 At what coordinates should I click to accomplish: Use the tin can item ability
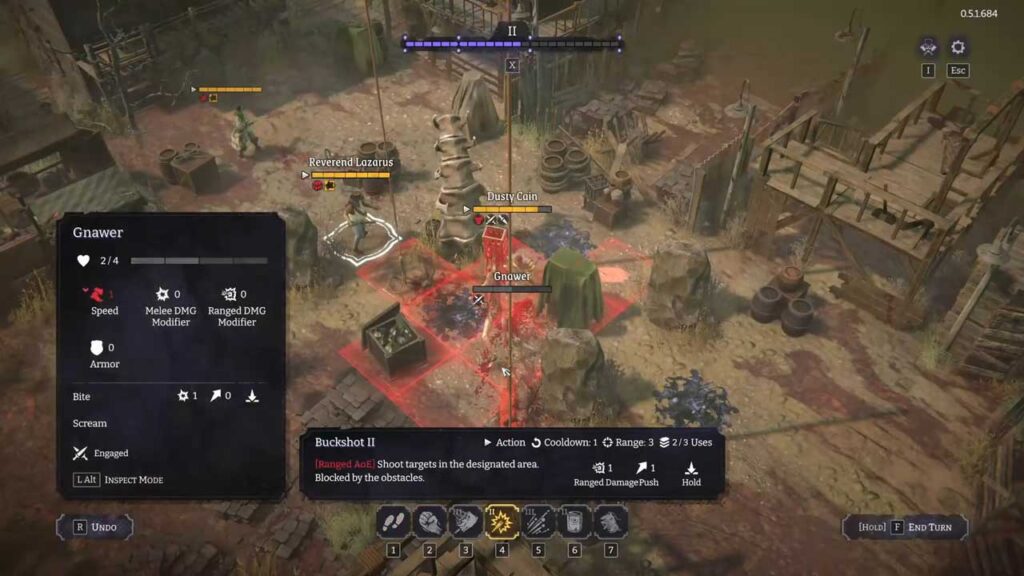tap(574, 521)
